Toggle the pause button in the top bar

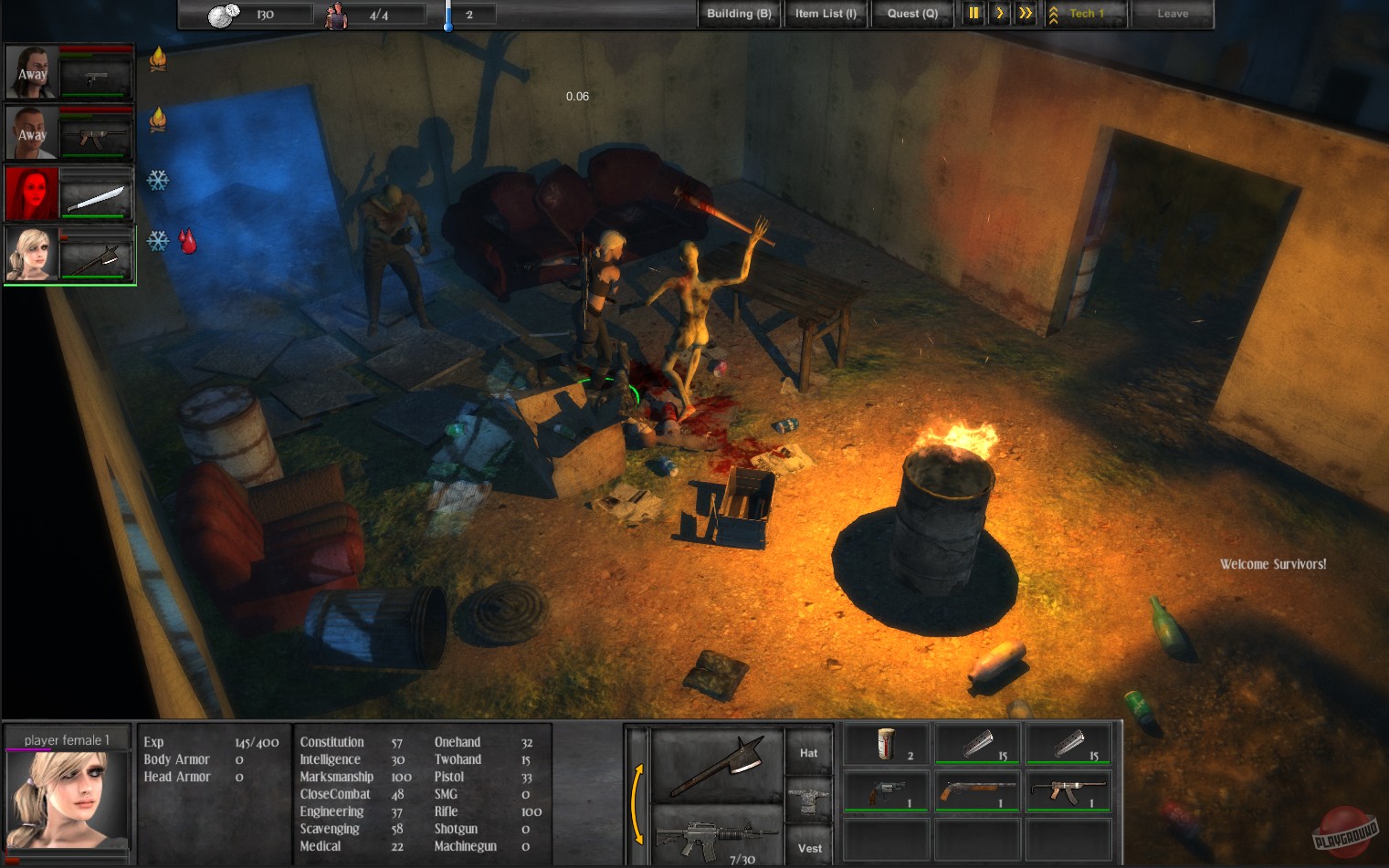point(973,13)
